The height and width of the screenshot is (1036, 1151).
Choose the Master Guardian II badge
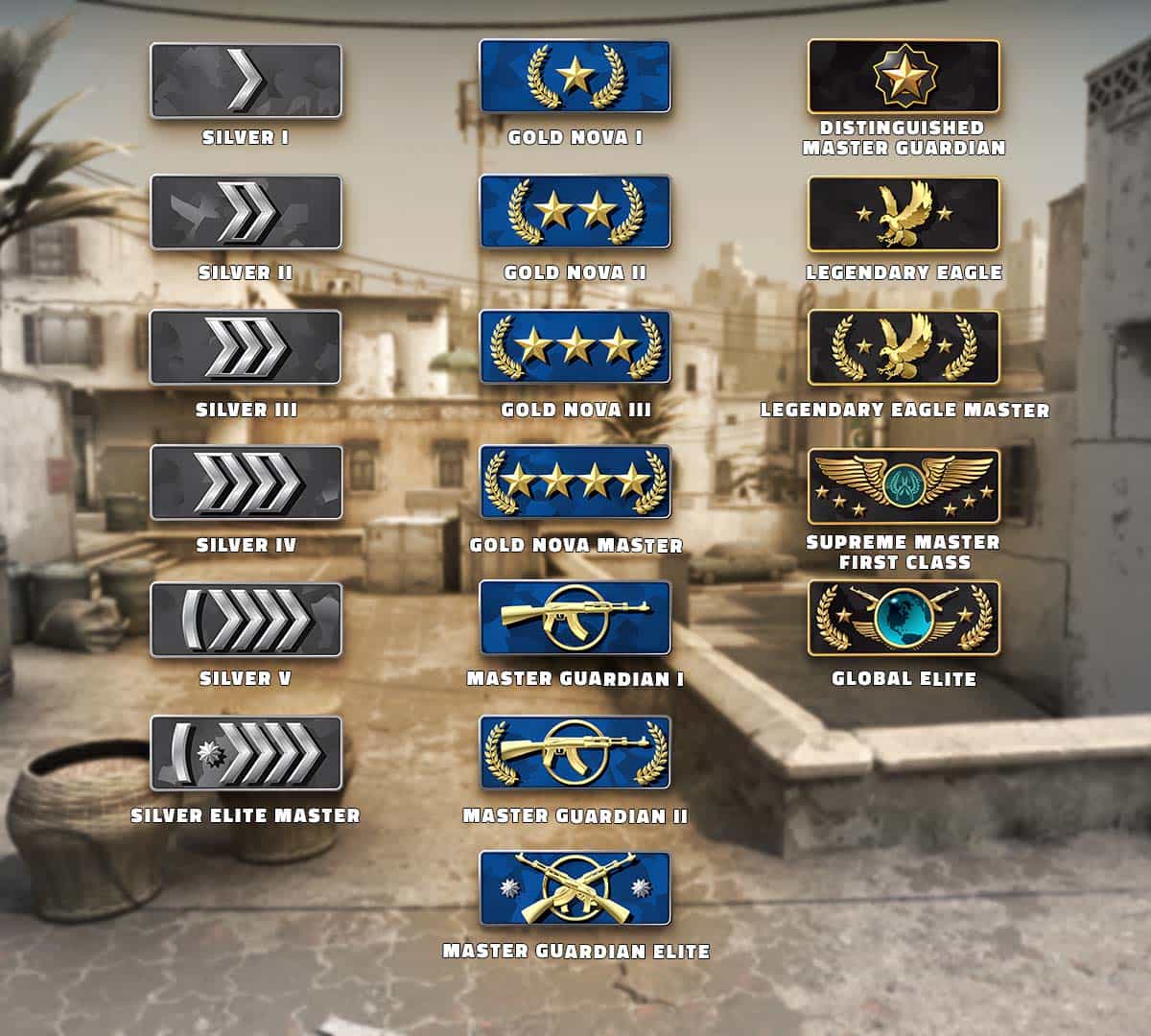coord(575,753)
